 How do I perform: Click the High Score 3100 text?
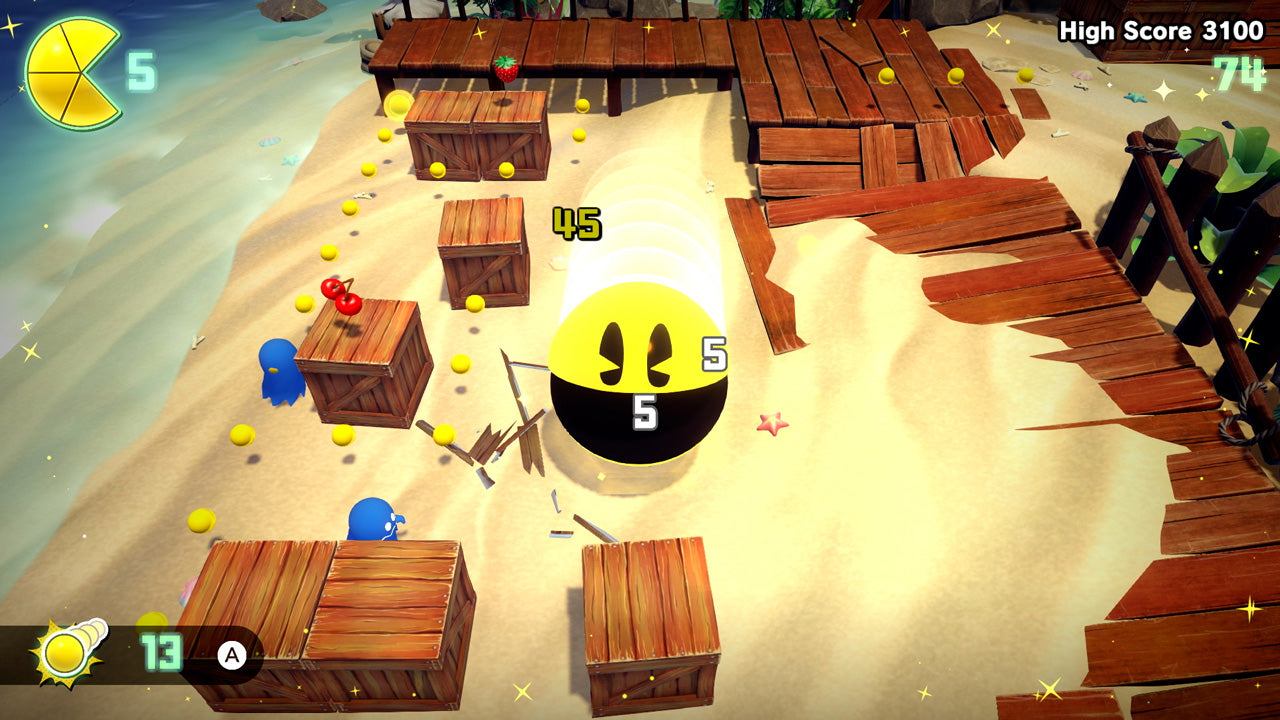click(x=1160, y=30)
